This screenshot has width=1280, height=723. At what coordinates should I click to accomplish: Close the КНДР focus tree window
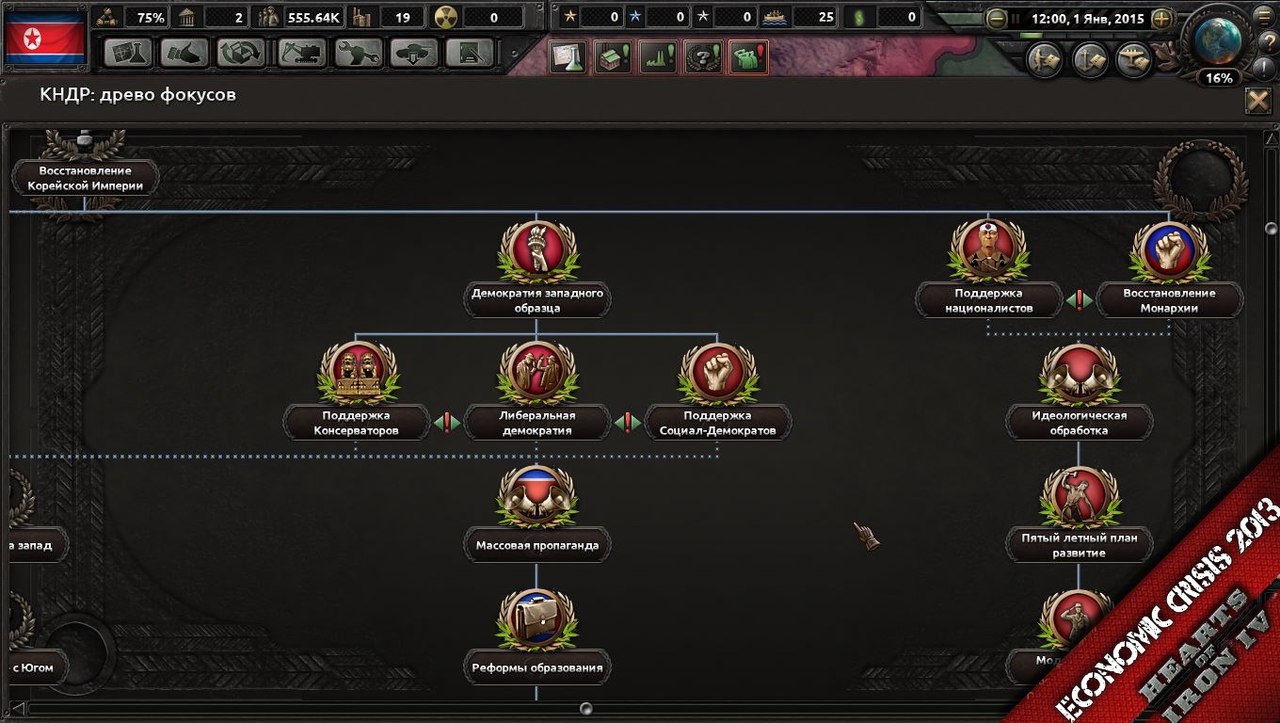click(x=1257, y=100)
